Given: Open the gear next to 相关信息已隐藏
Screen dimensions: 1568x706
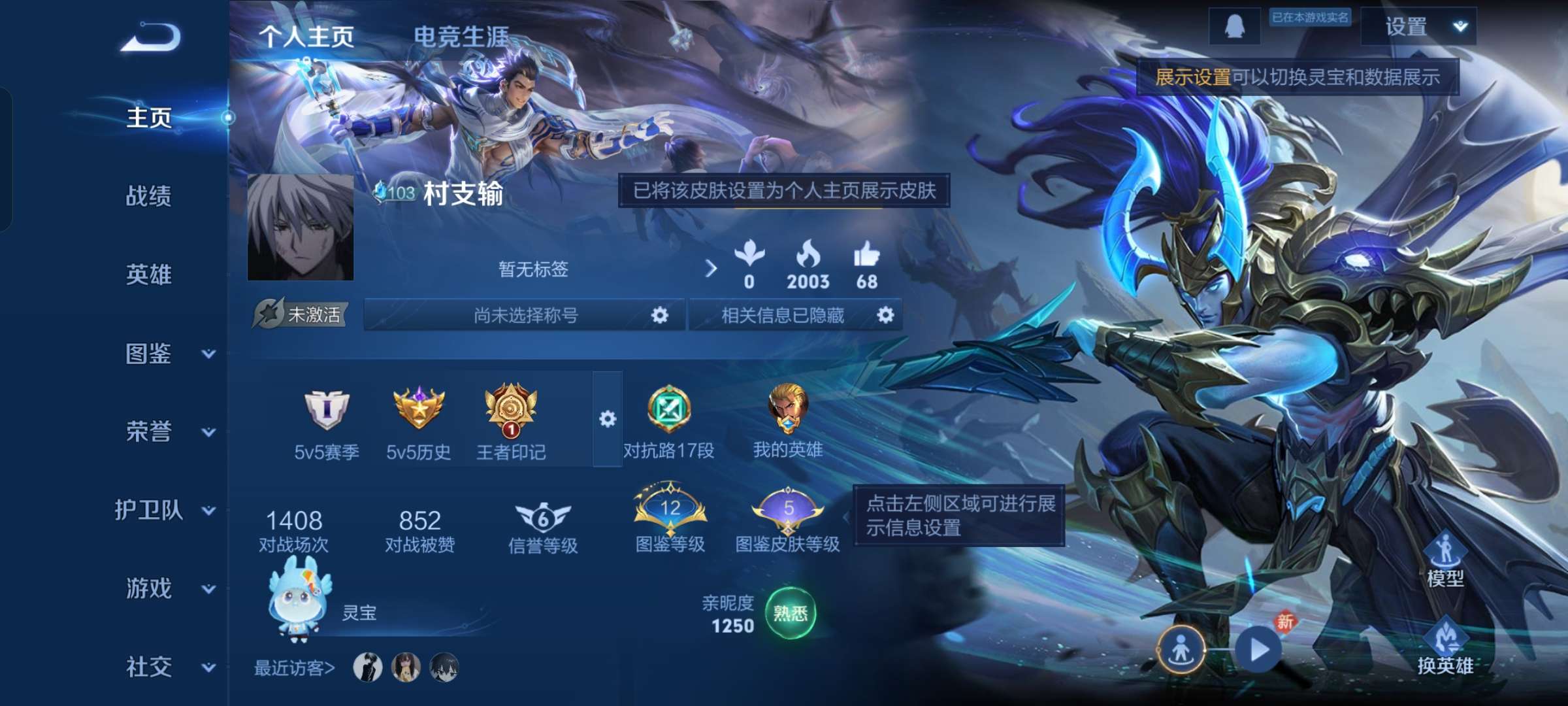Looking at the screenshot, I should 887,316.
